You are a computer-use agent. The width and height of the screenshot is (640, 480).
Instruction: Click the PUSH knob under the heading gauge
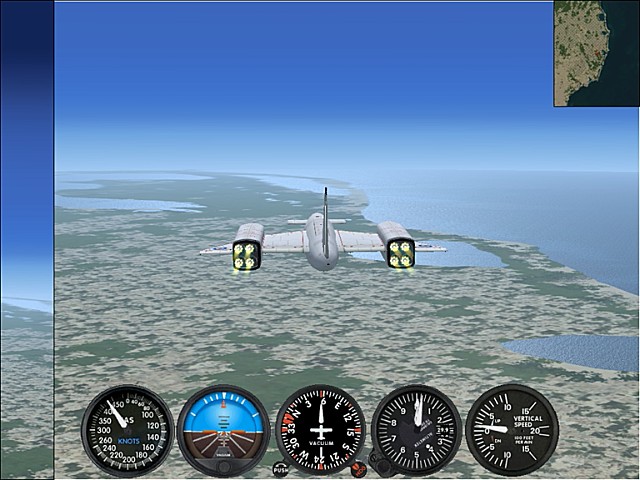pyautogui.click(x=281, y=469)
